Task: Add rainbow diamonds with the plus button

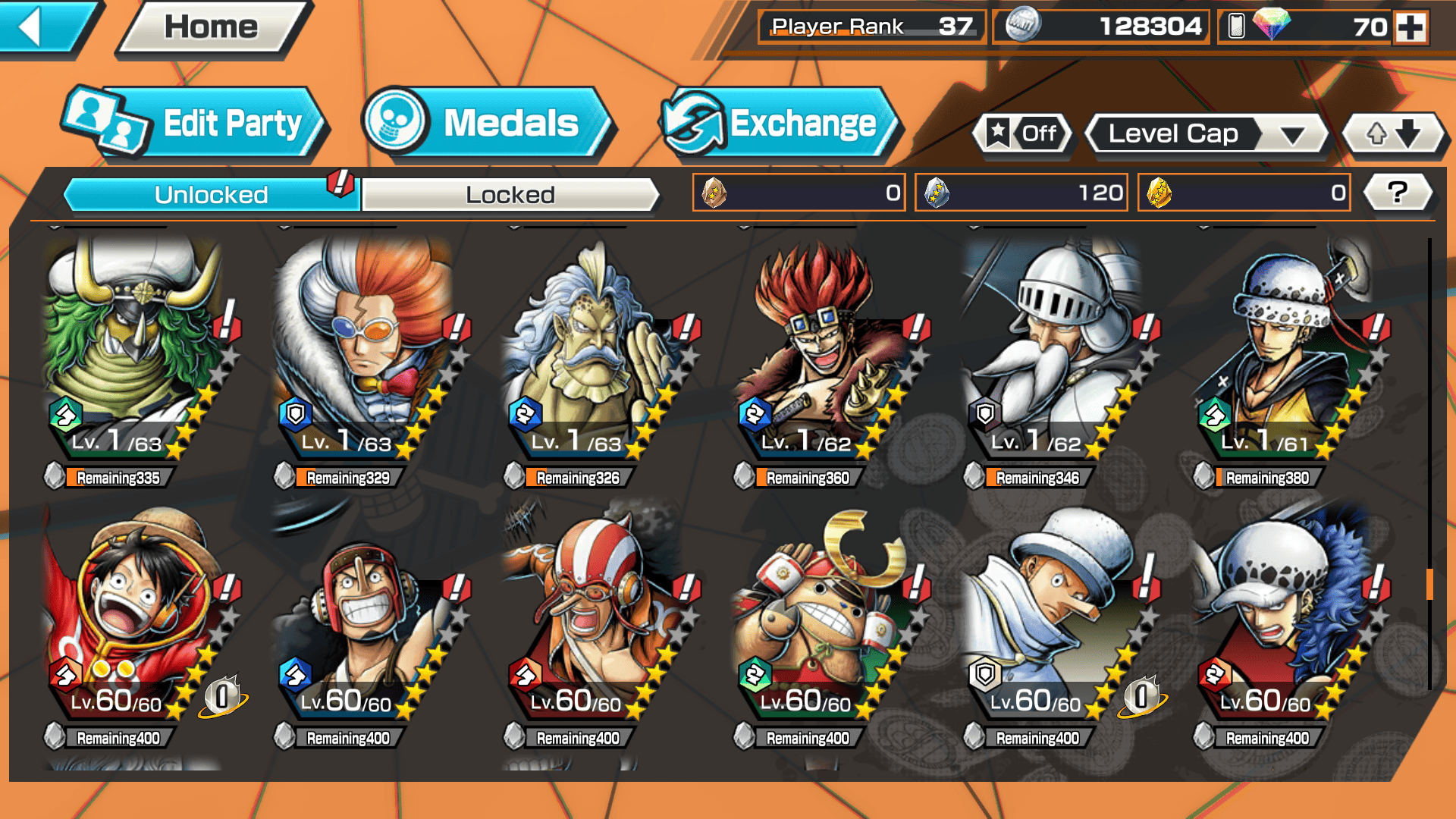Action: click(x=1410, y=27)
